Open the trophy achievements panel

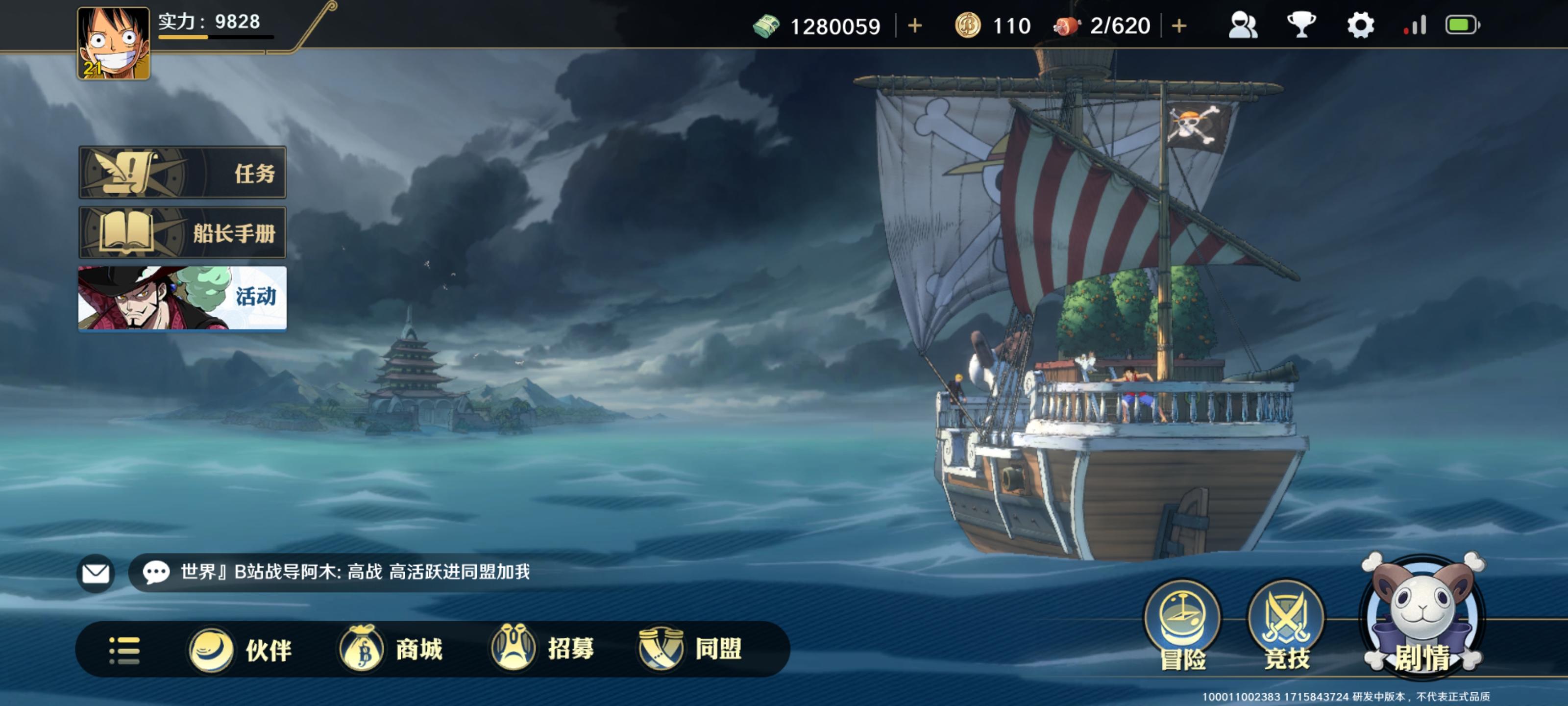(x=1302, y=25)
